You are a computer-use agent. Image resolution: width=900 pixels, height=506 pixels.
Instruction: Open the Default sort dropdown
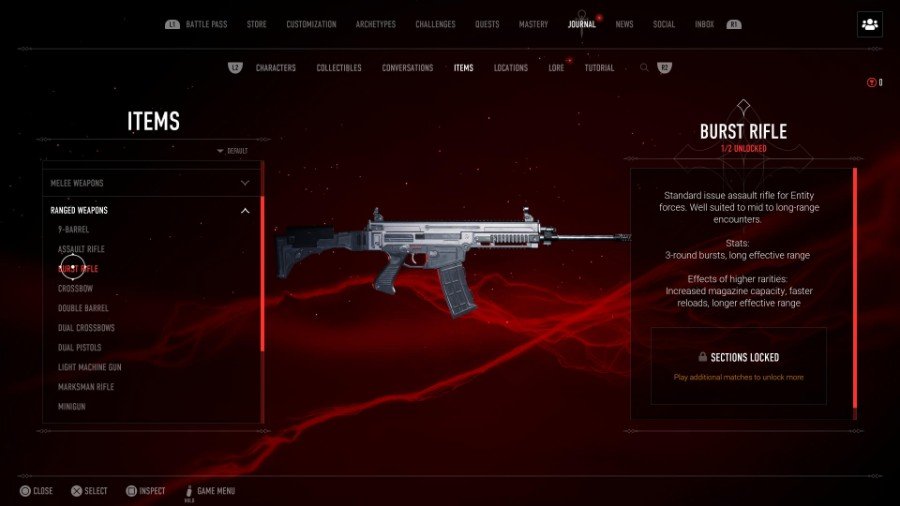(232, 151)
